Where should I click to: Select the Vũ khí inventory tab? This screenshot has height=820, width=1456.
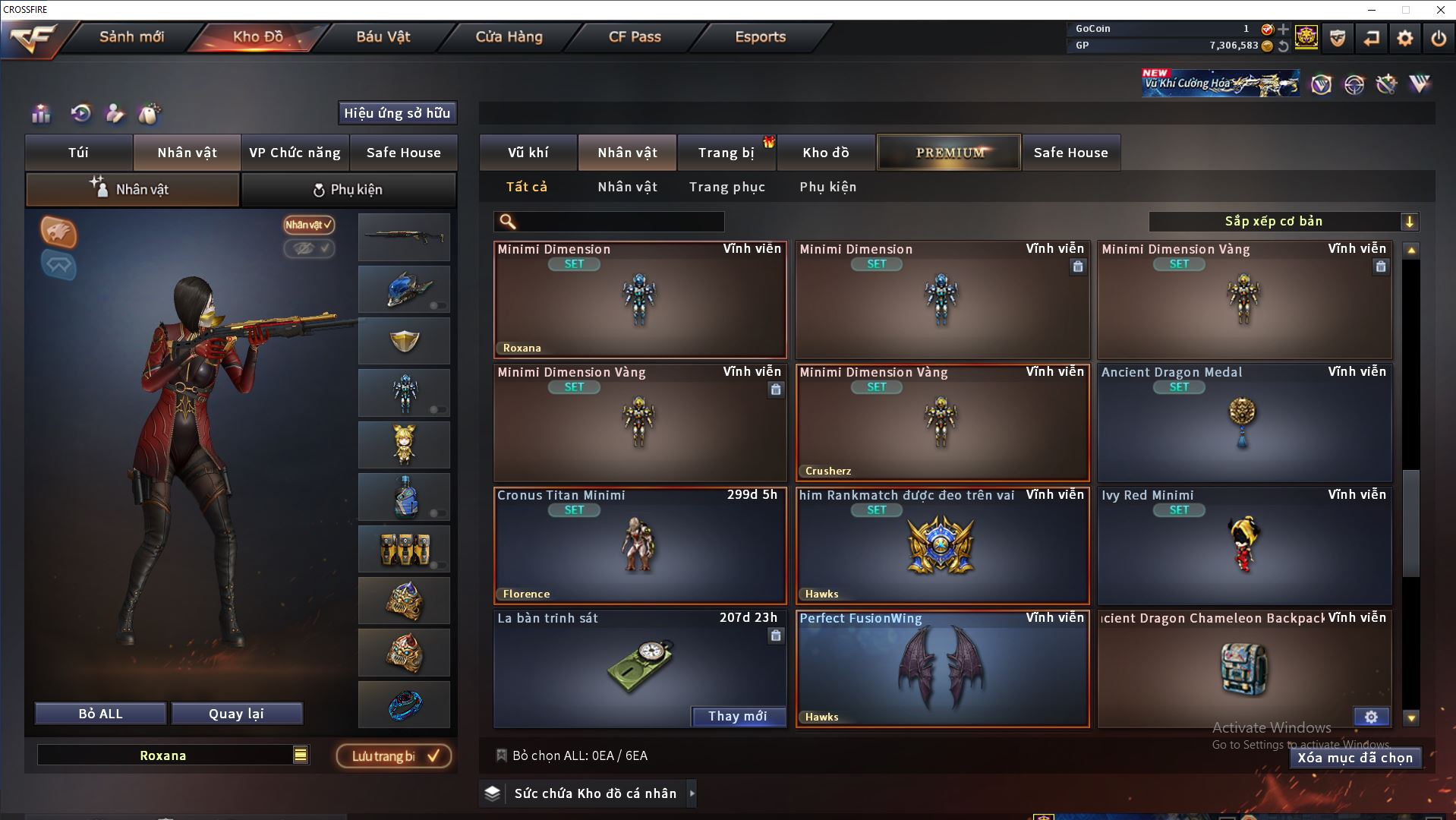point(528,153)
